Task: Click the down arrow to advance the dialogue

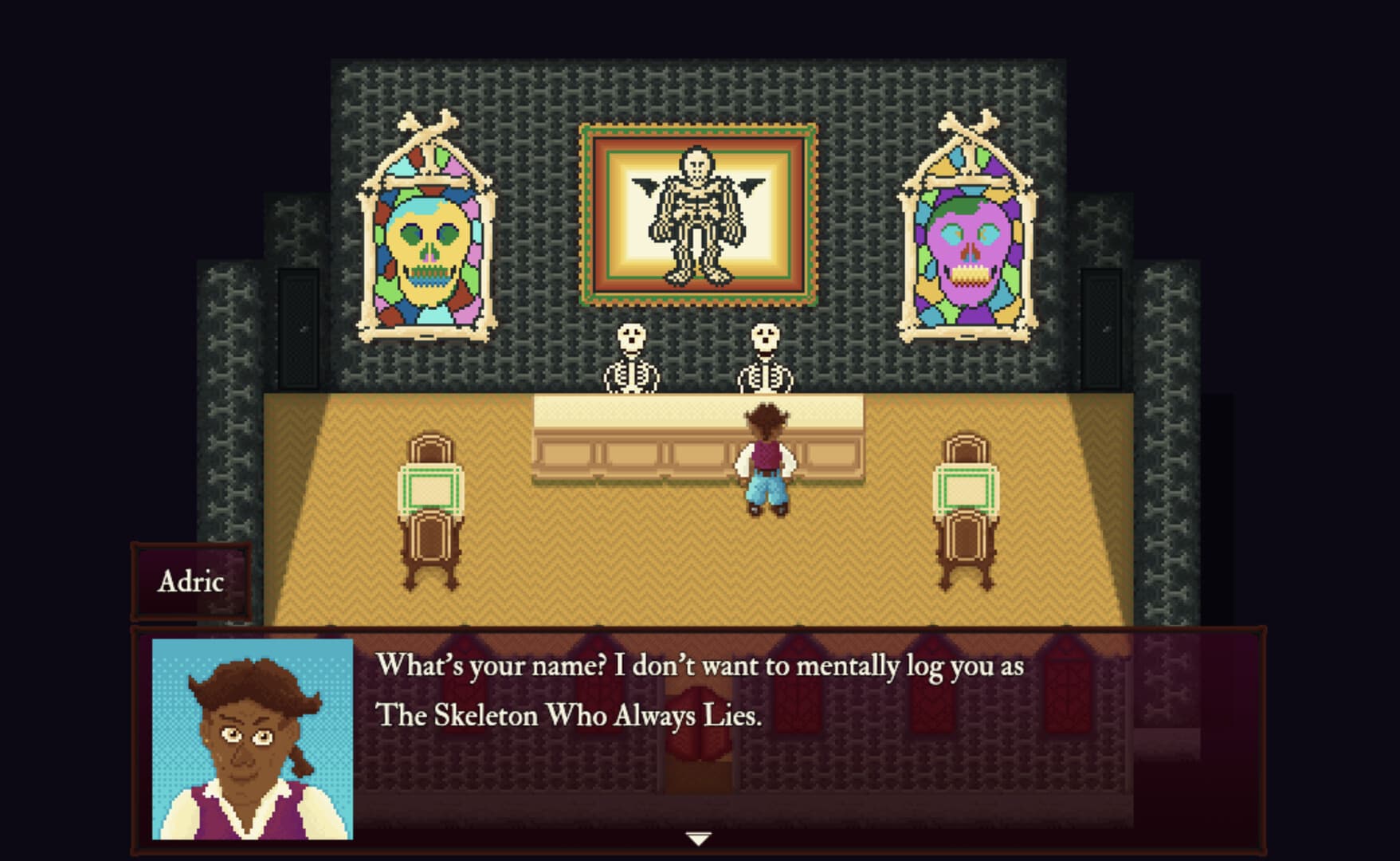Action: click(700, 838)
